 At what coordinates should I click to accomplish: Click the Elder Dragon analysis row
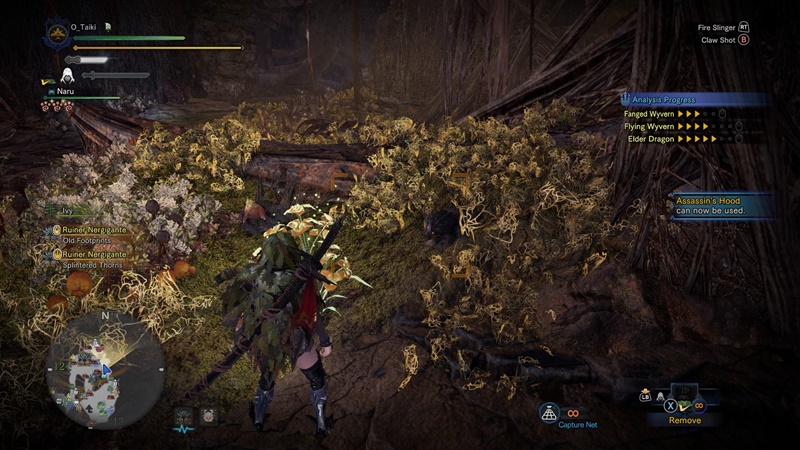(x=682, y=139)
